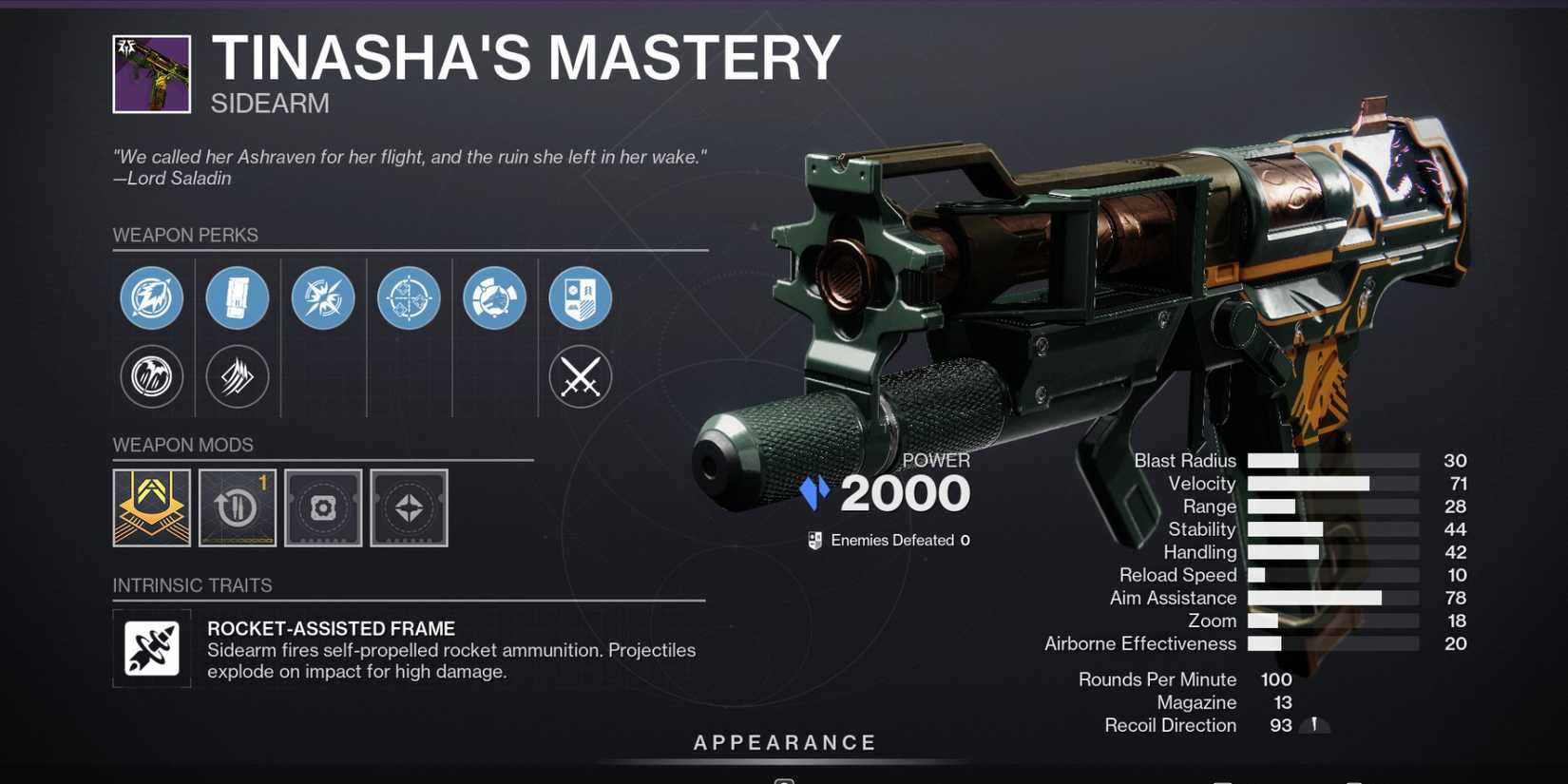Select the hands perk in the fifth column

coord(494,297)
